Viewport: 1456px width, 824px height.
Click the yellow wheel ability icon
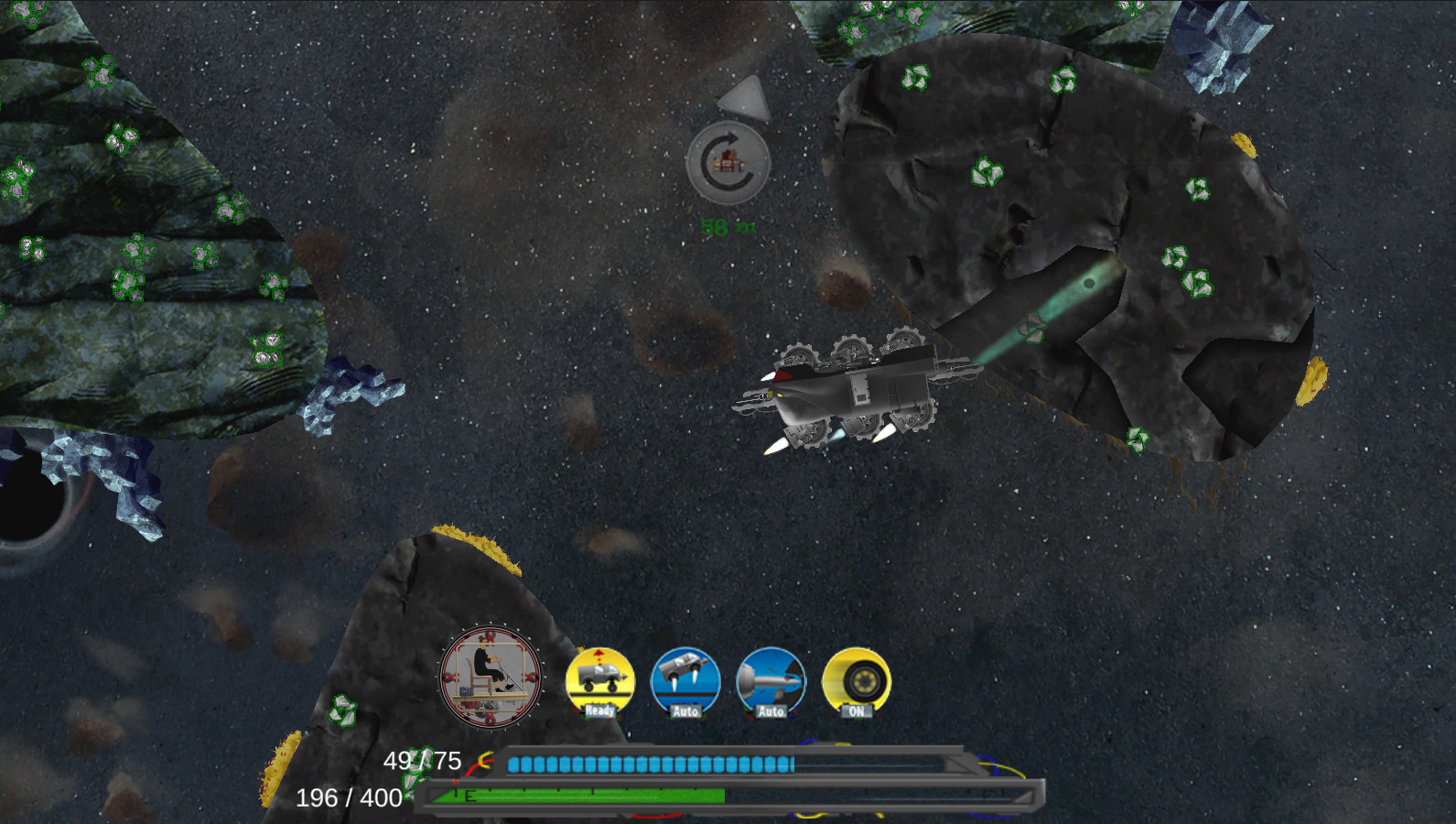pyautogui.click(x=857, y=678)
